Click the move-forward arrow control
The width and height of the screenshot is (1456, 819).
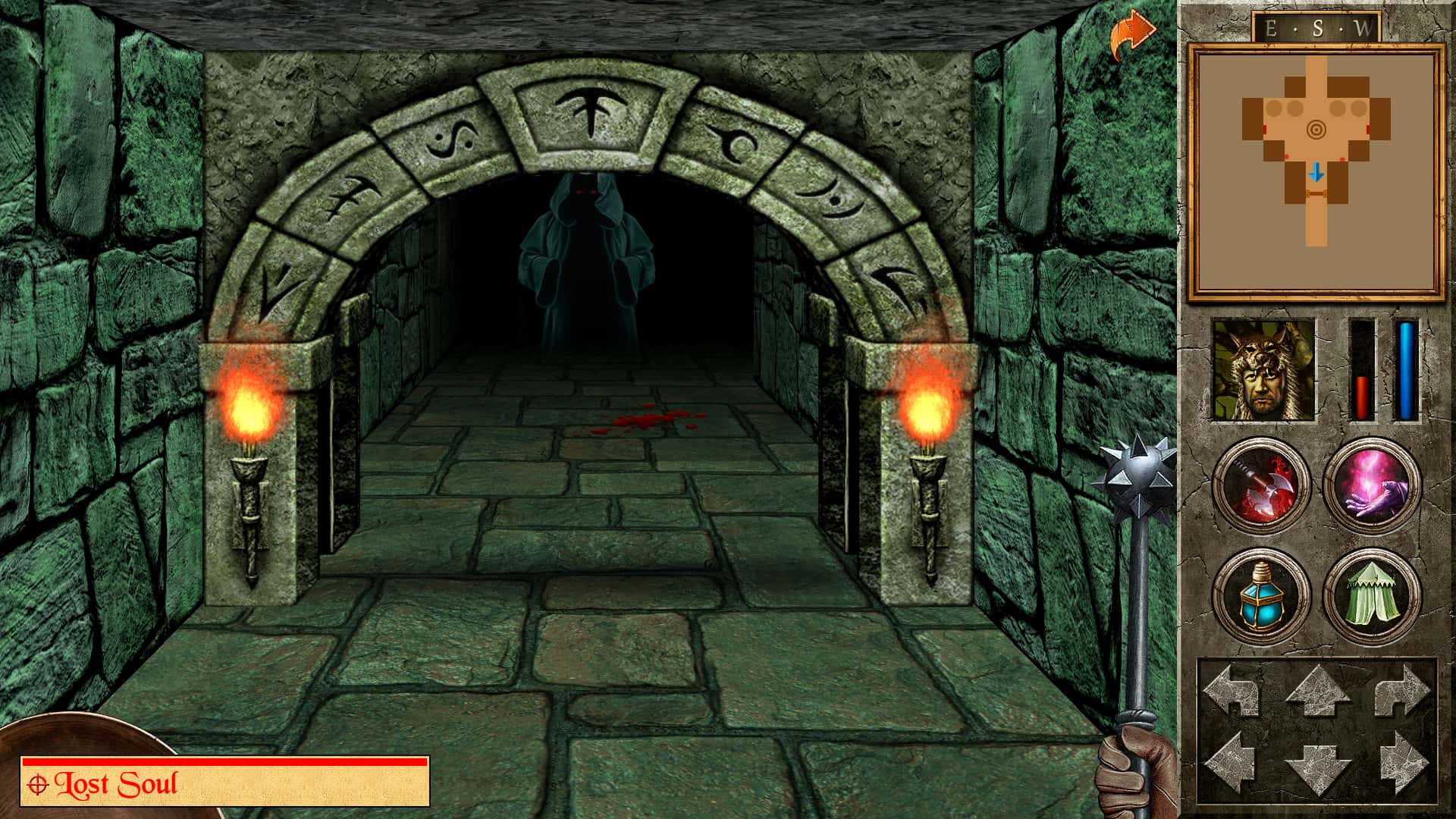tap(1319, 690)
